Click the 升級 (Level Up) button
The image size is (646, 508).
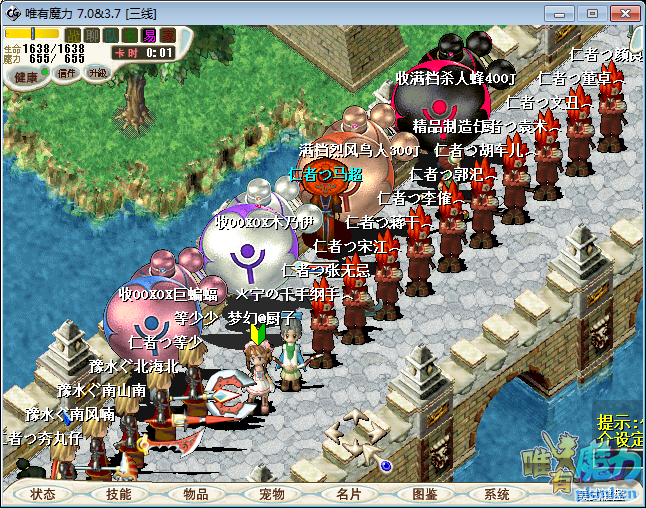click(x=97, y=73)
